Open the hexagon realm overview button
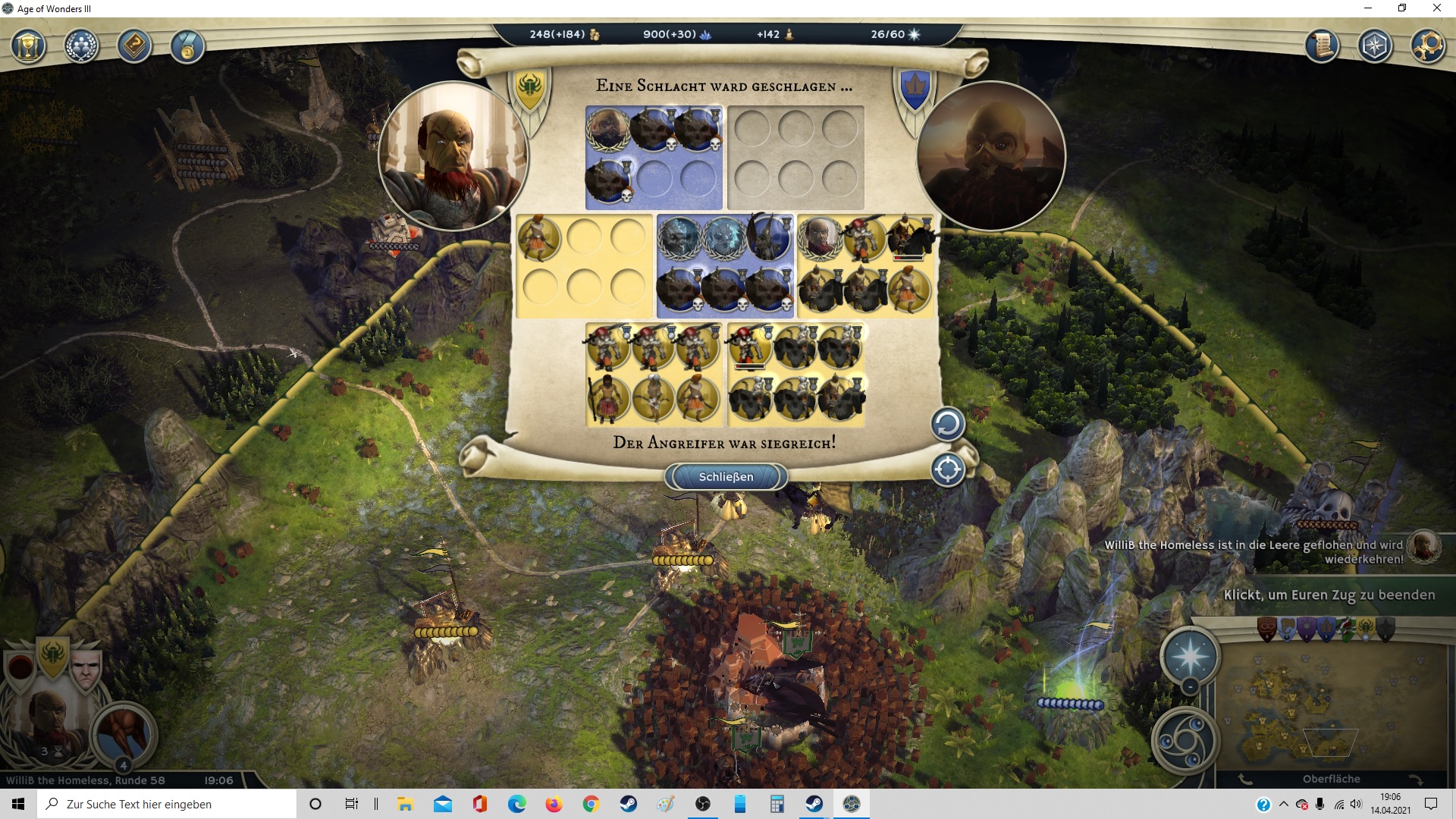 point(1374,46)
